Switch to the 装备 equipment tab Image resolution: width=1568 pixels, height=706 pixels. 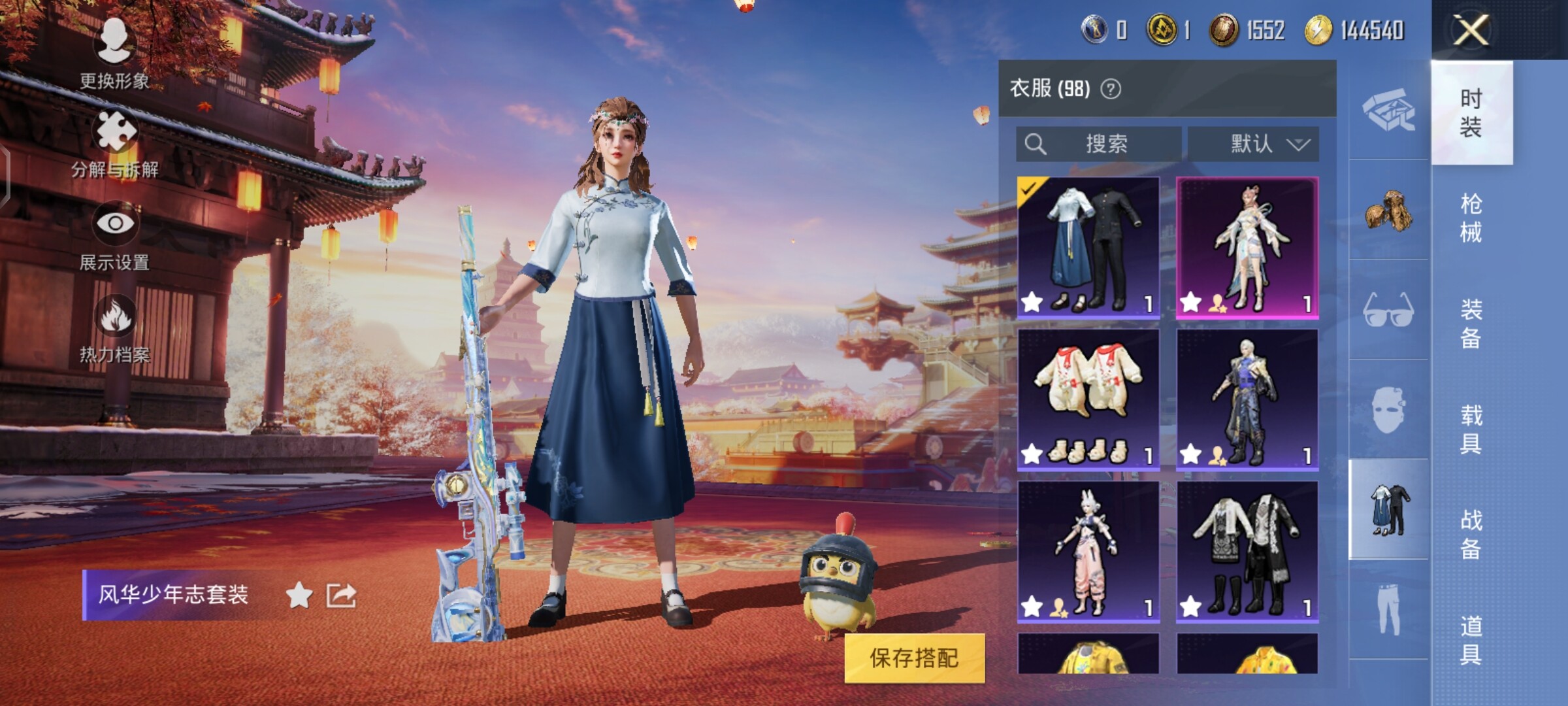1471,324
